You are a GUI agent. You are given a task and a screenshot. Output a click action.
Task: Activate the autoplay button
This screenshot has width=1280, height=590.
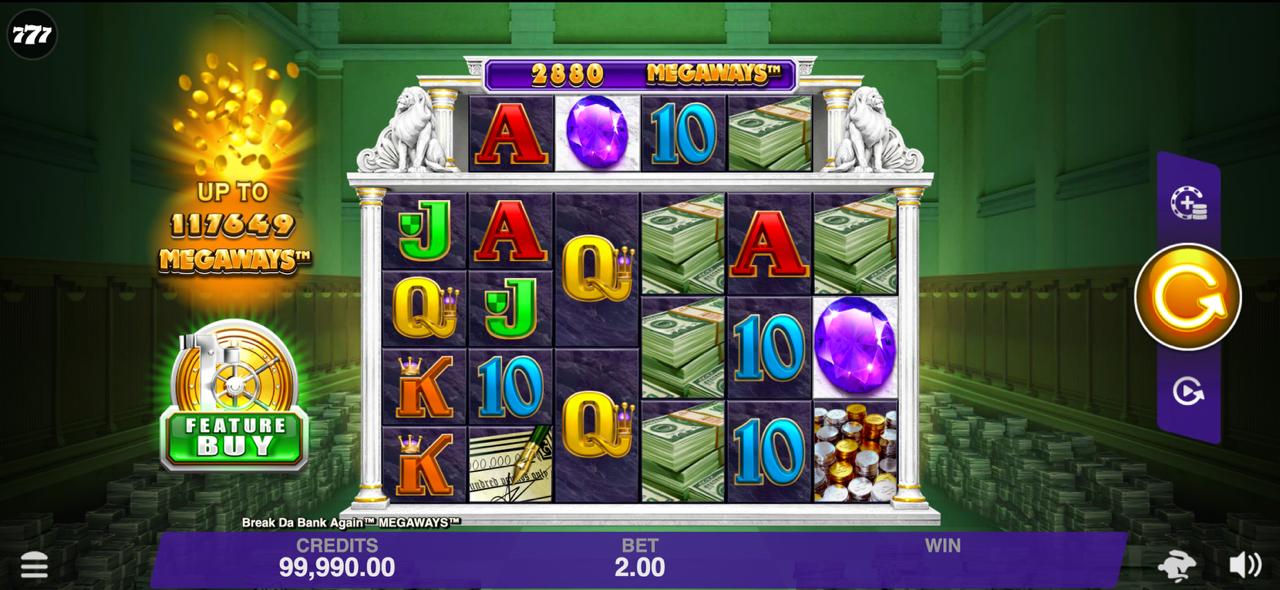pyautogui.click(x=1188, y=391)
